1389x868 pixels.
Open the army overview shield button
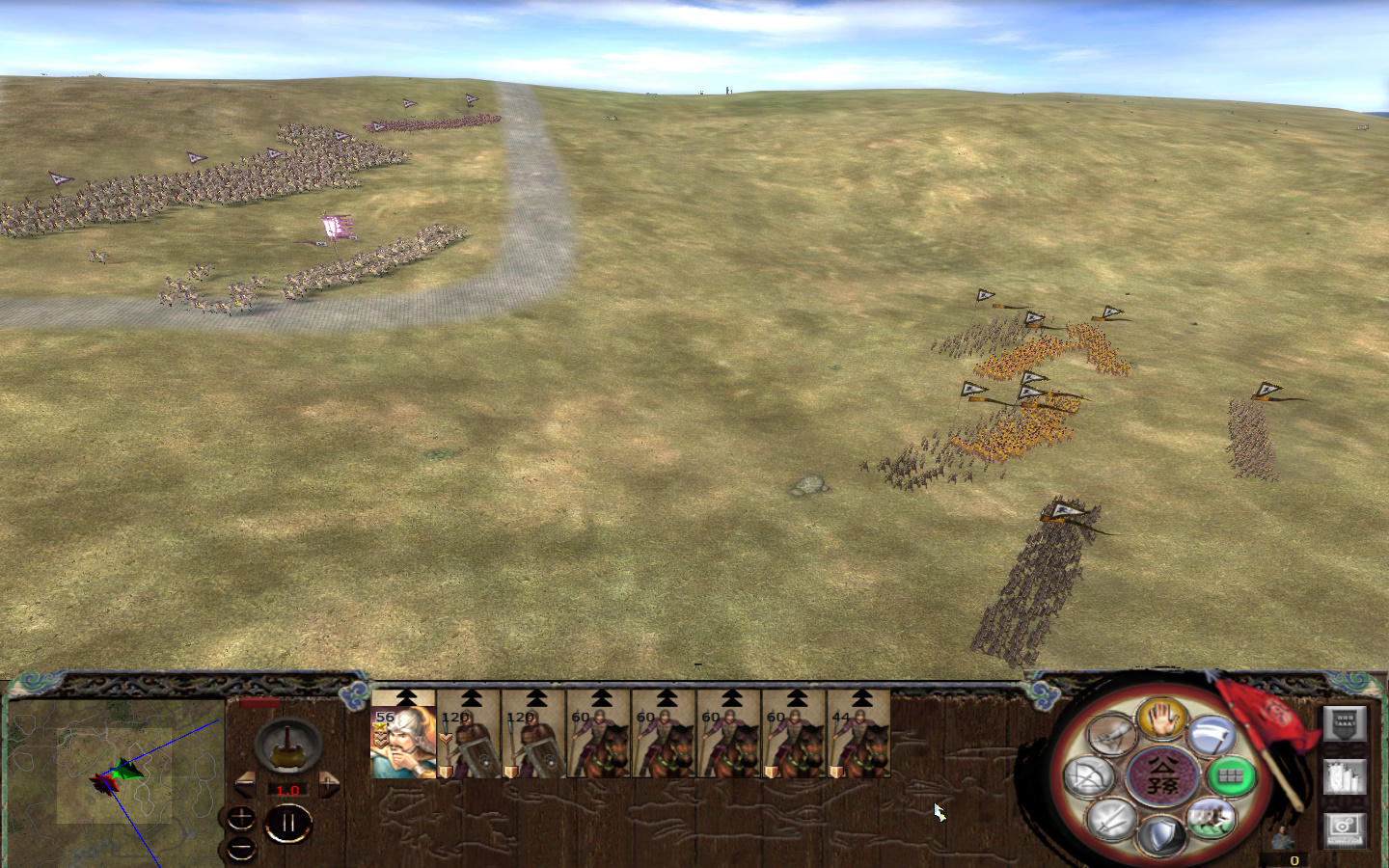(x=1345, y=723)
